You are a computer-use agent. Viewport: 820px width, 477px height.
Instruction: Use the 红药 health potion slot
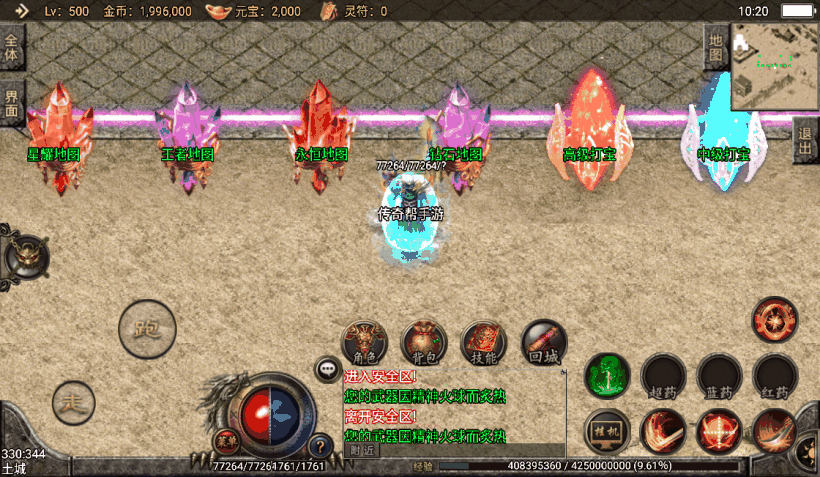(775, 376)
